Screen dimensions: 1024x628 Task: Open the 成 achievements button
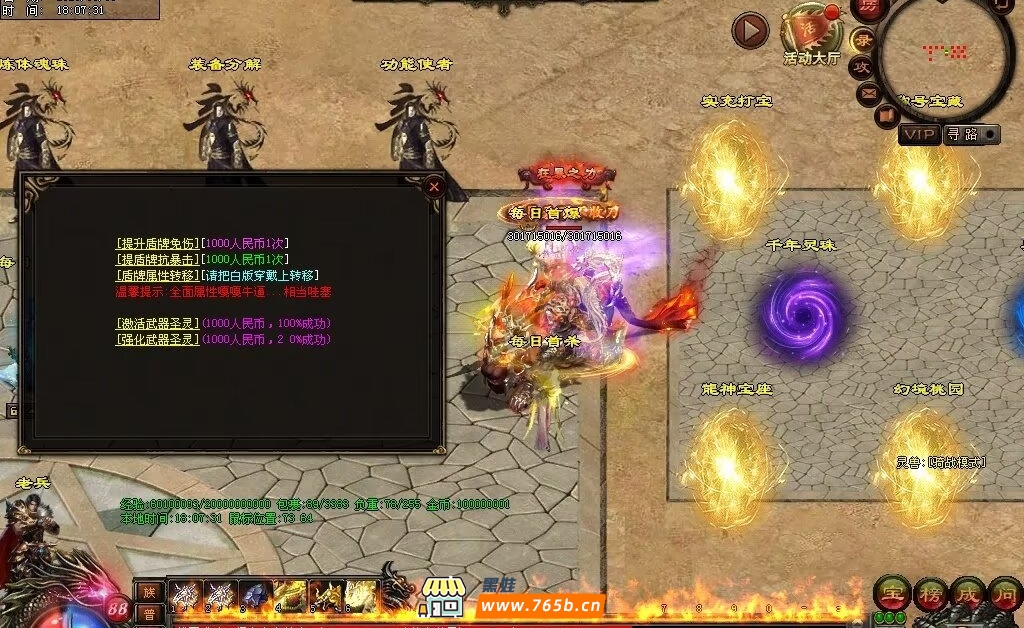pyautogui.click(x=967, y=593)
